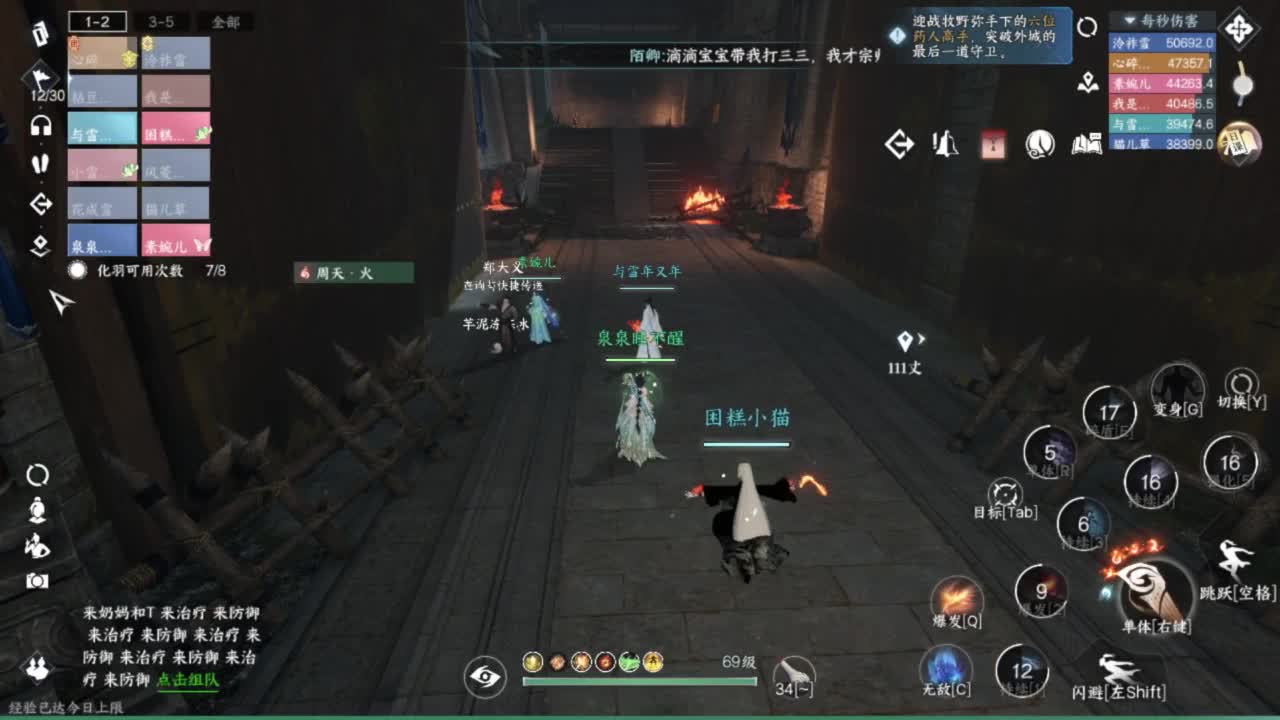This screenshot has height=720, width=1280.
Task: Toggle the footprints auto-follow icon
Action: (42, 162)
